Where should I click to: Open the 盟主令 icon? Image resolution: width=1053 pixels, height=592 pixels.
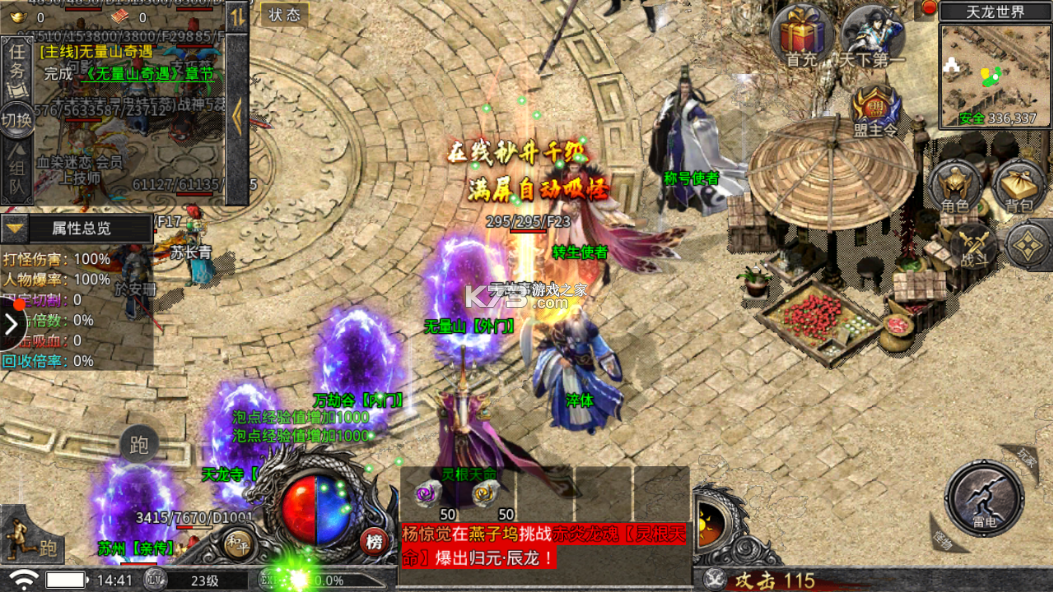(x=874, y=108)
